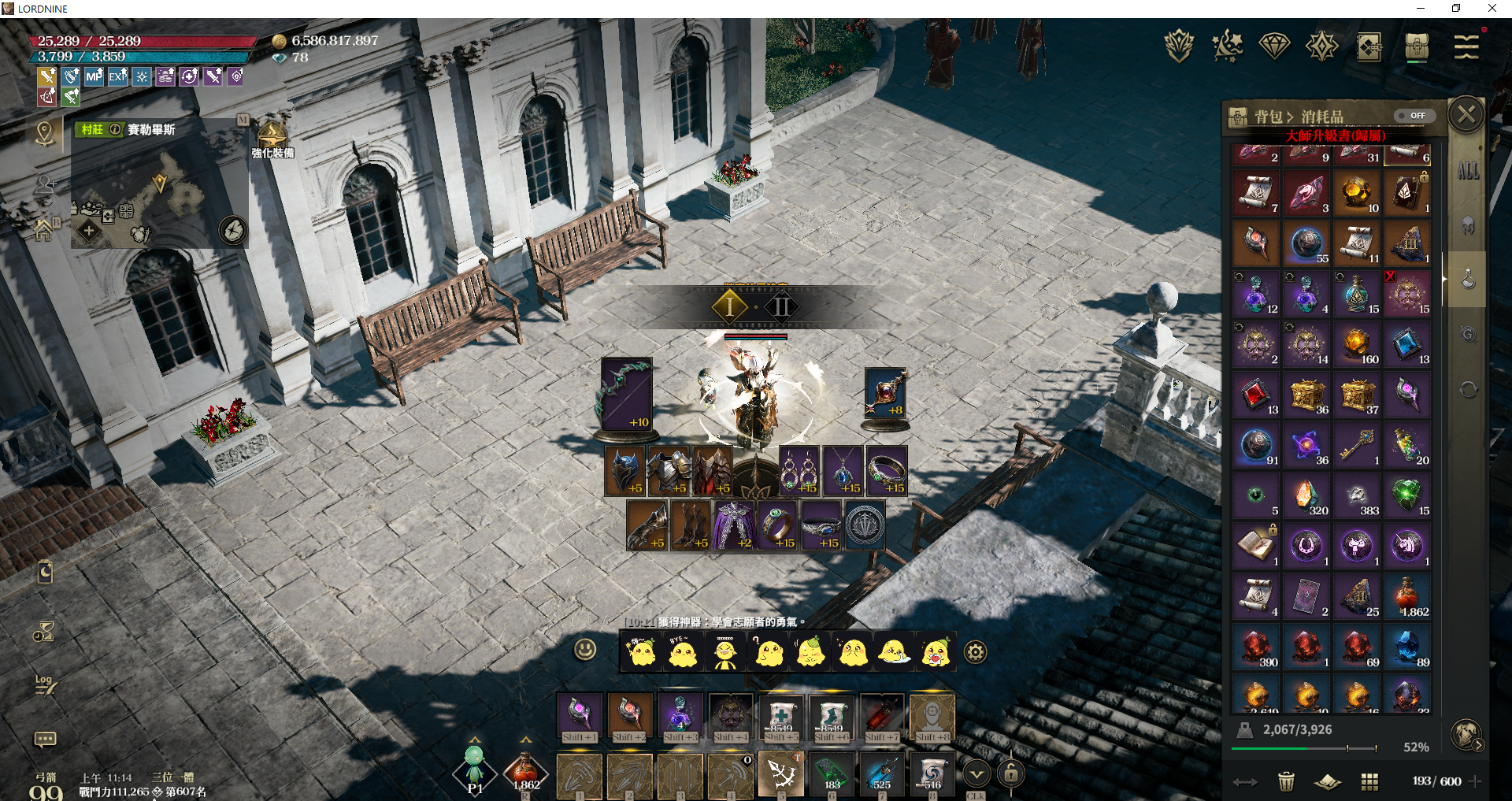Click the minimap compass button

(x=233, y=231)
